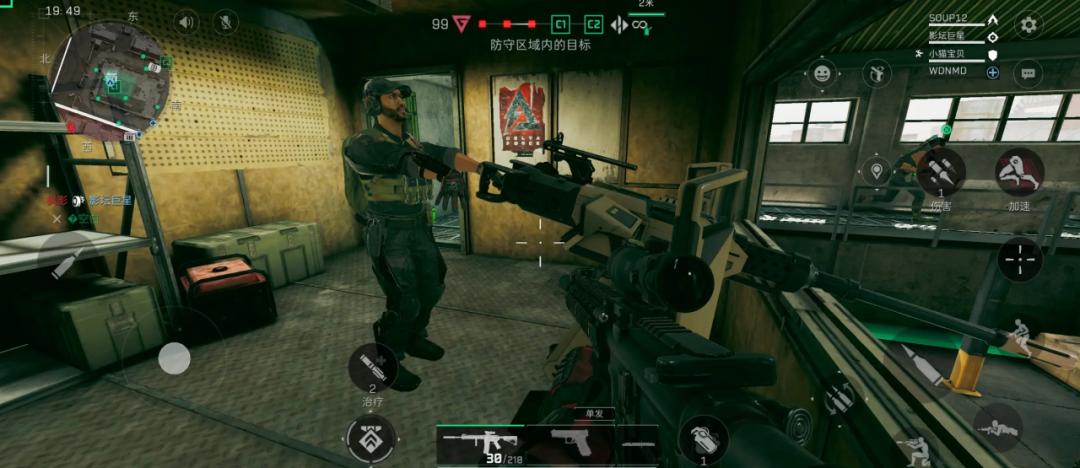Tap the circular minimap
Screen dimensions: 1080x468
[x=112, y=80]
